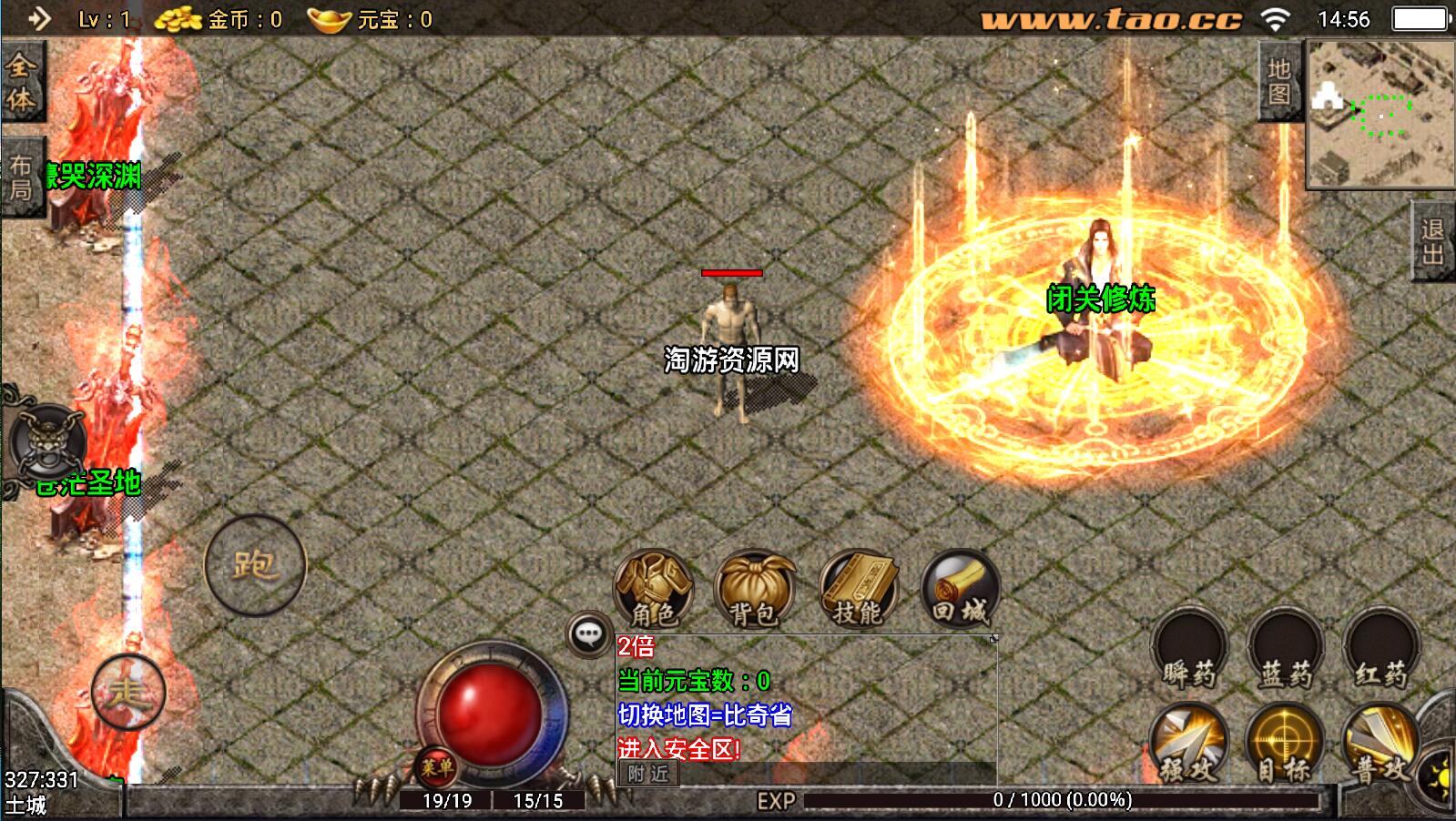1456x821 pixels.
Task: Open the 技能 skills book
Action: (x=858, y=589)
